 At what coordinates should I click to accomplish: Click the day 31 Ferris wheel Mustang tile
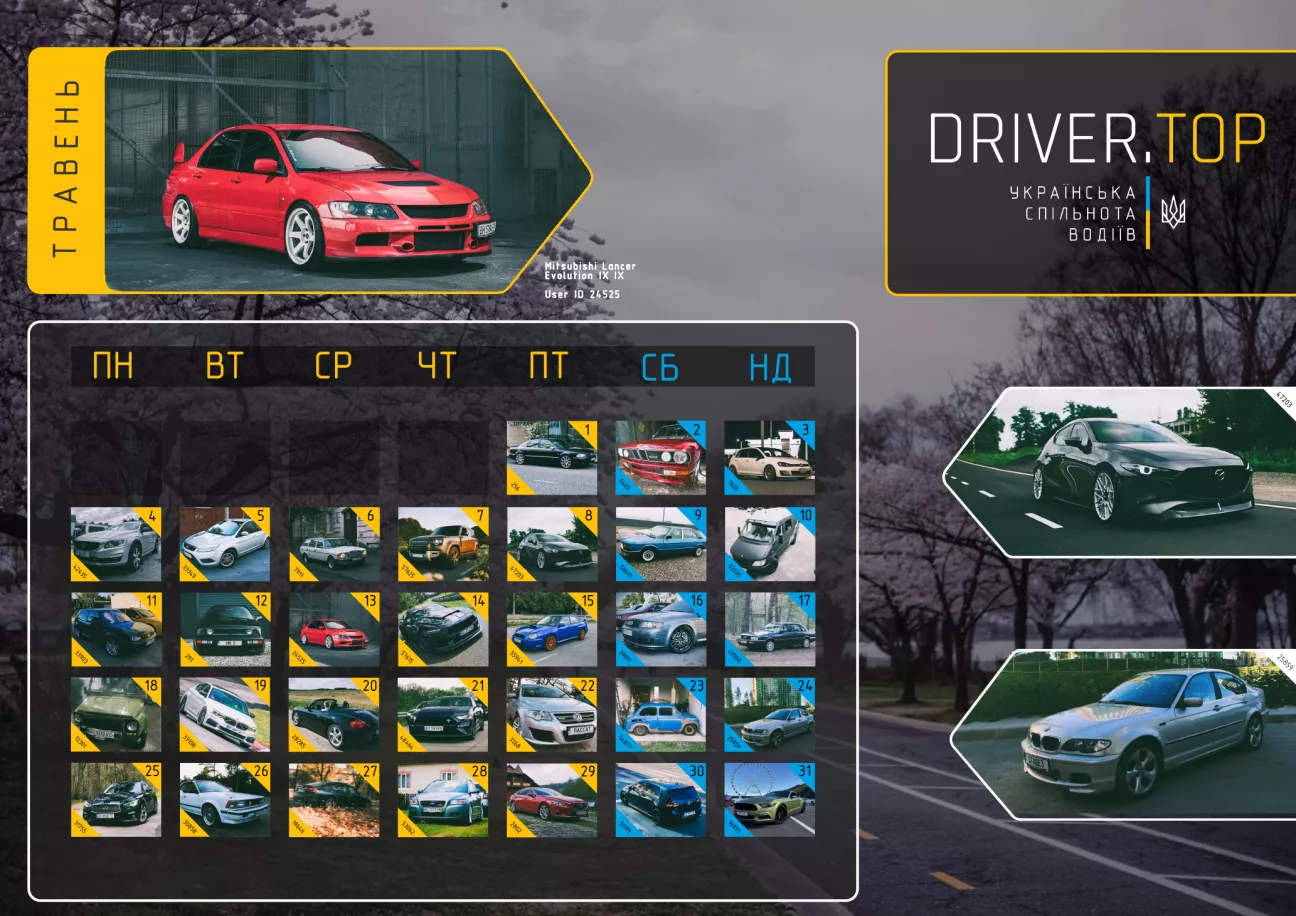coord(769,800)
